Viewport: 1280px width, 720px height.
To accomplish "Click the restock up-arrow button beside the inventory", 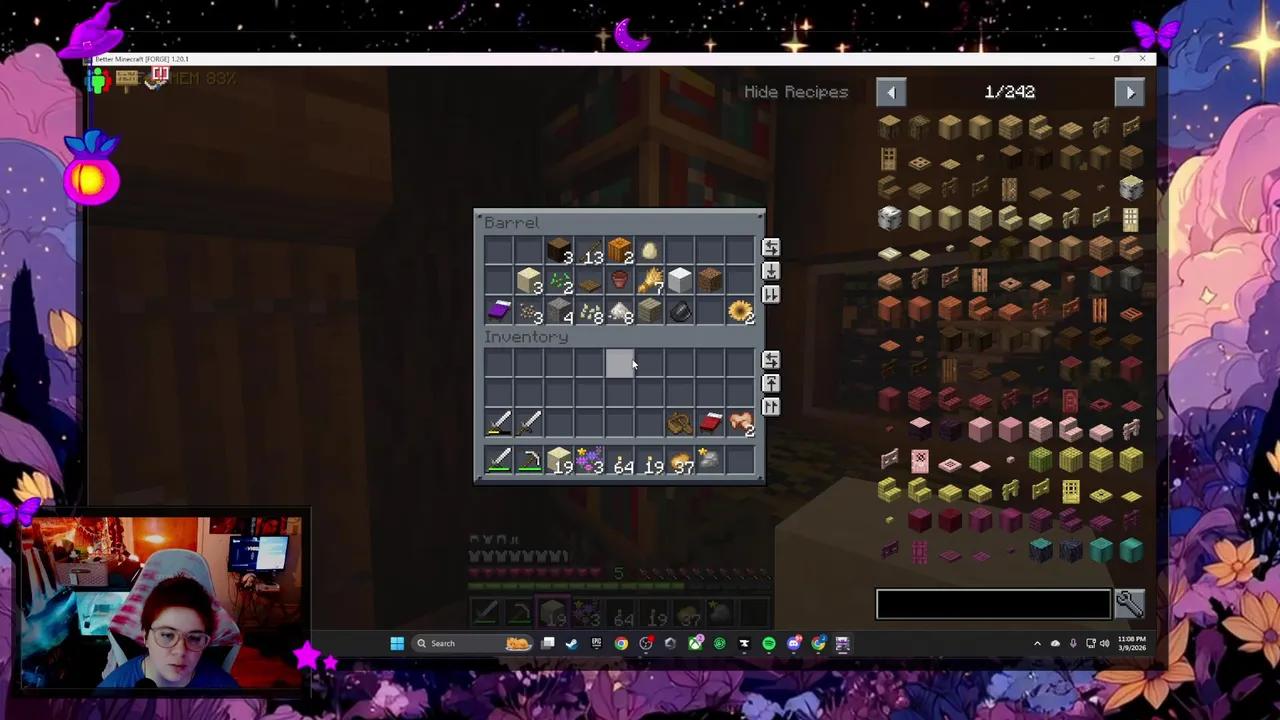I will coord(770,383).
